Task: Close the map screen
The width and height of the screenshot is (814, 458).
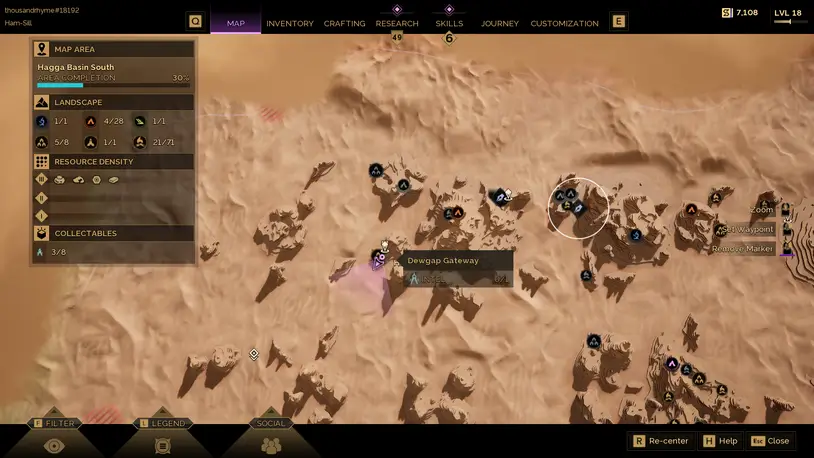Action: point(770,441)
